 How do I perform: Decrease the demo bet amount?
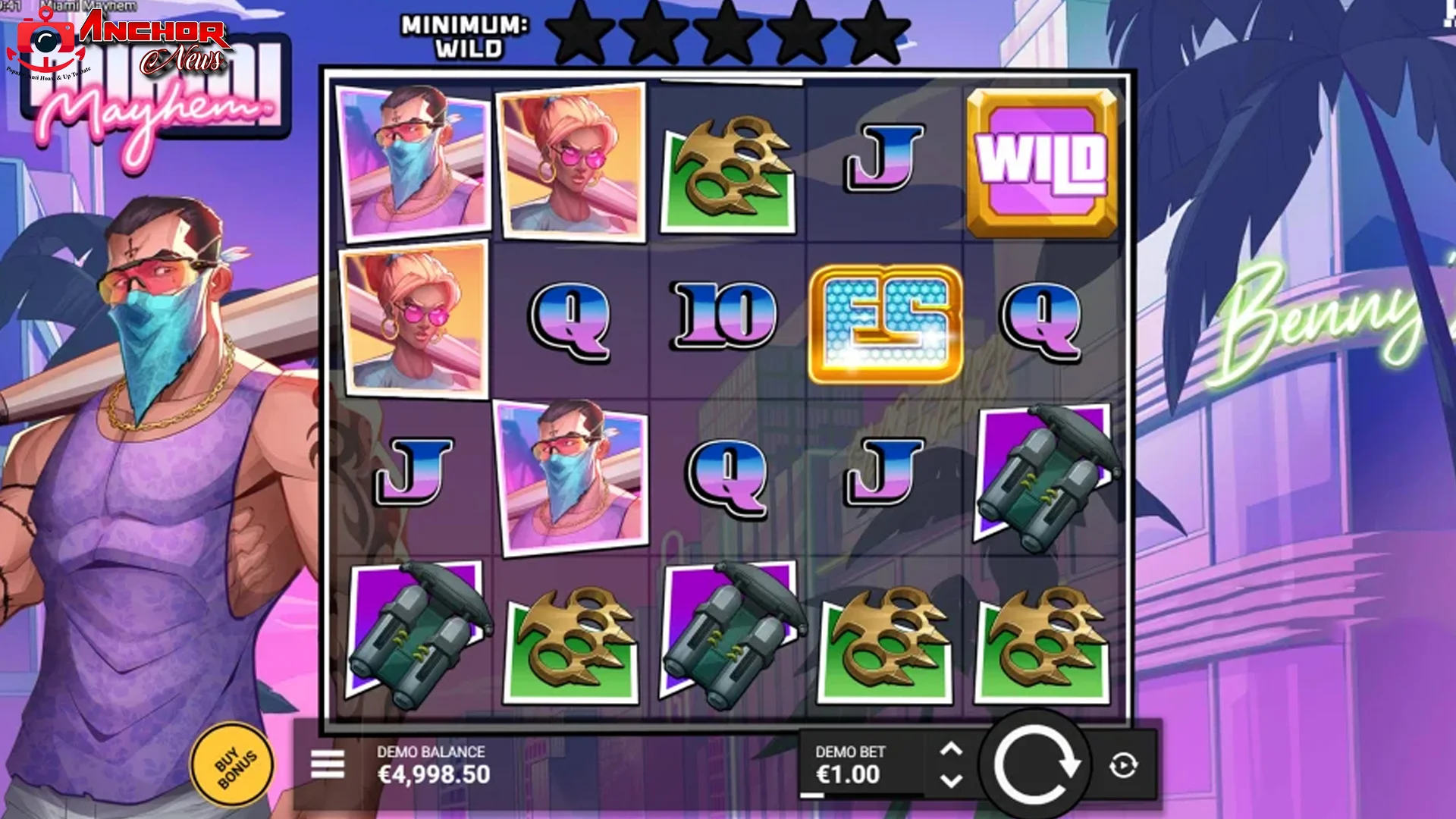[x=950, y=781]
